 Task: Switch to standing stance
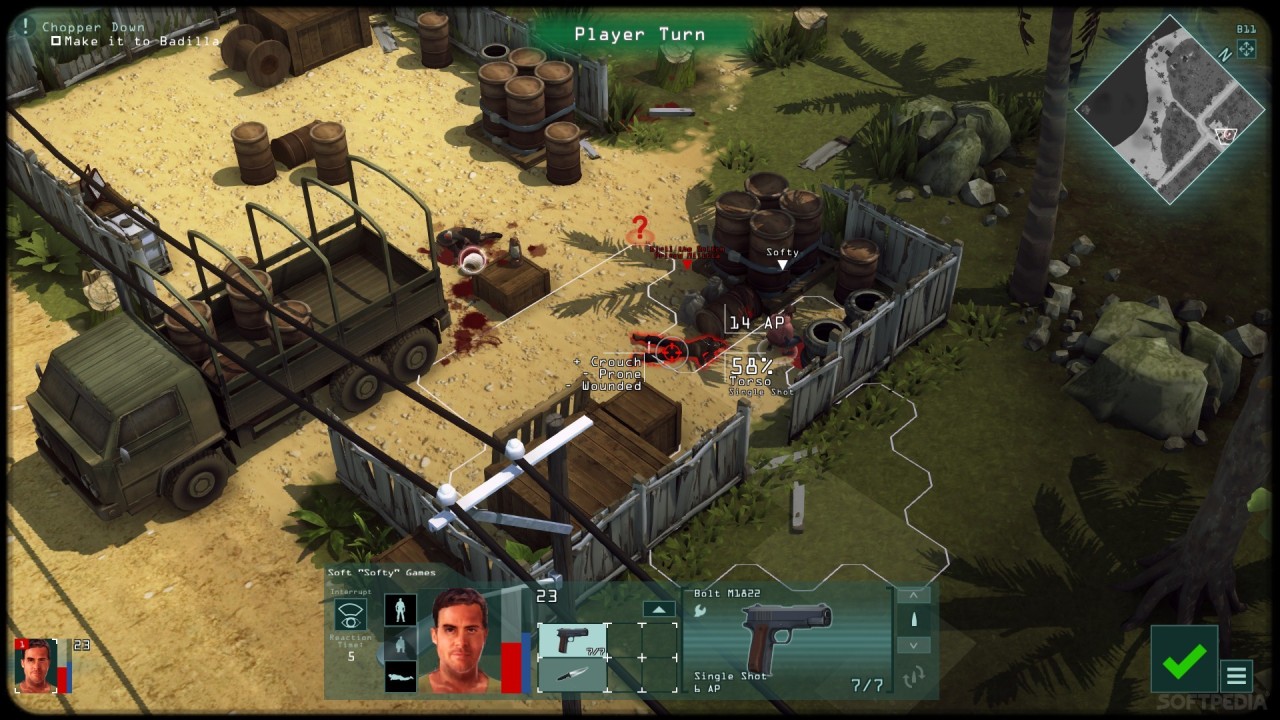click(x=401, y=609)
